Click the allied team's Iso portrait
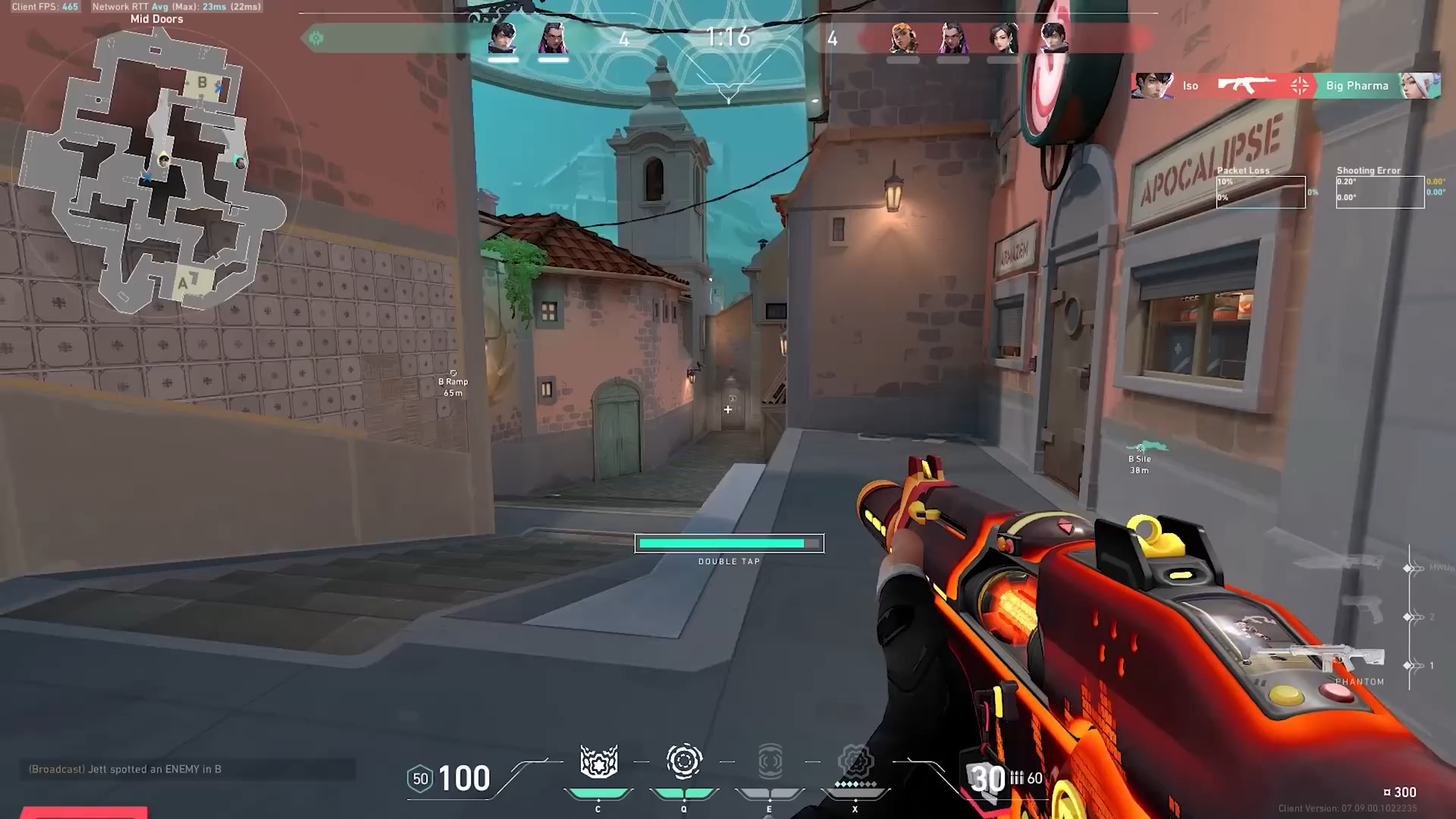 coord(503,38)
